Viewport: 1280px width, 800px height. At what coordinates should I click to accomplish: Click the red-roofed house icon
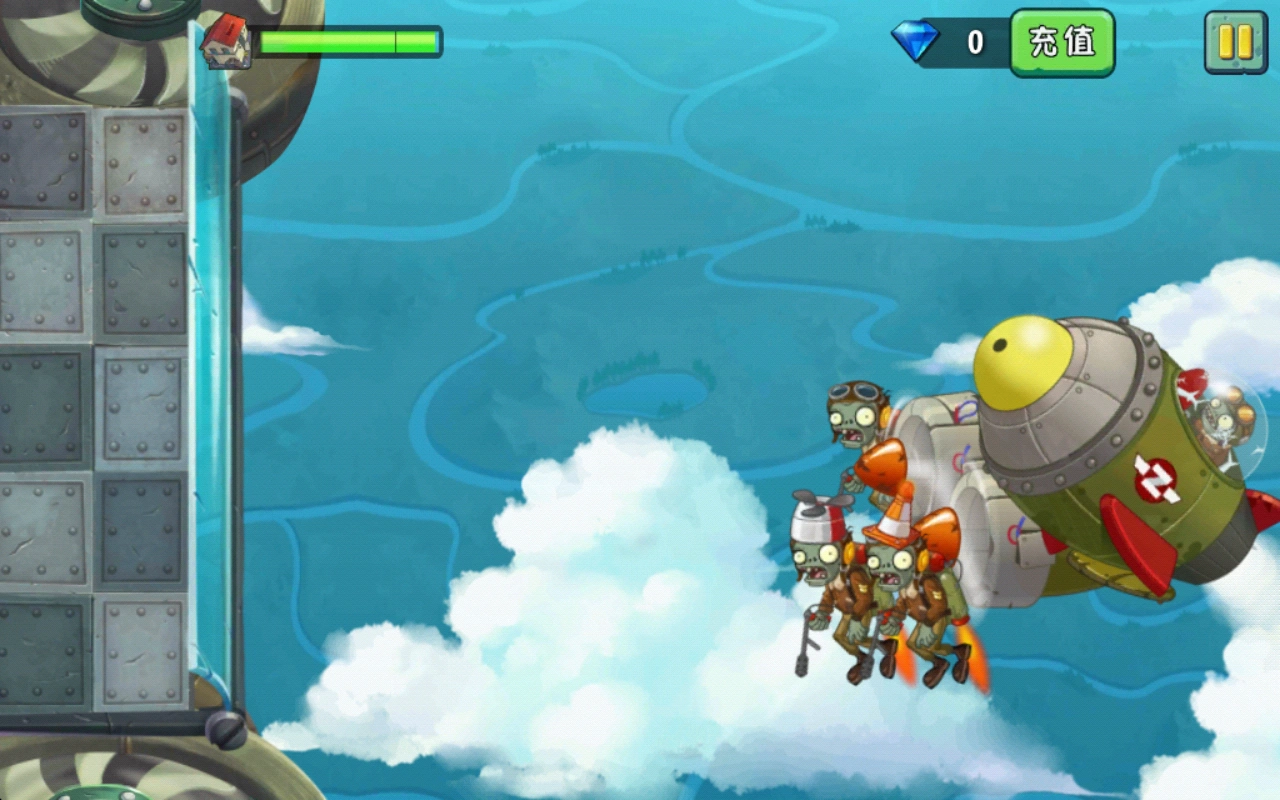(228, 40)
